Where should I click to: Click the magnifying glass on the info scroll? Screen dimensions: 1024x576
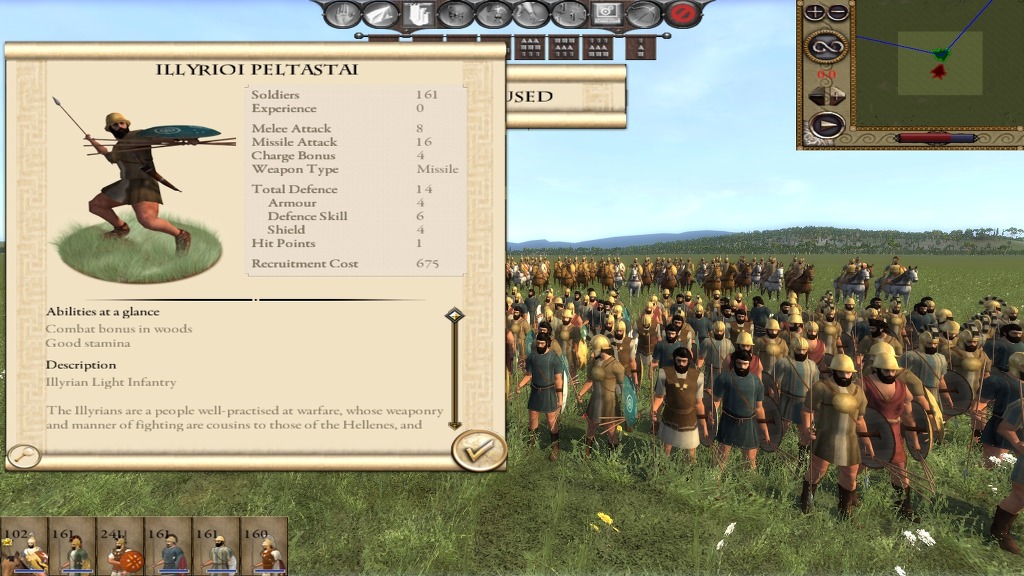click(x=23, y=456)
